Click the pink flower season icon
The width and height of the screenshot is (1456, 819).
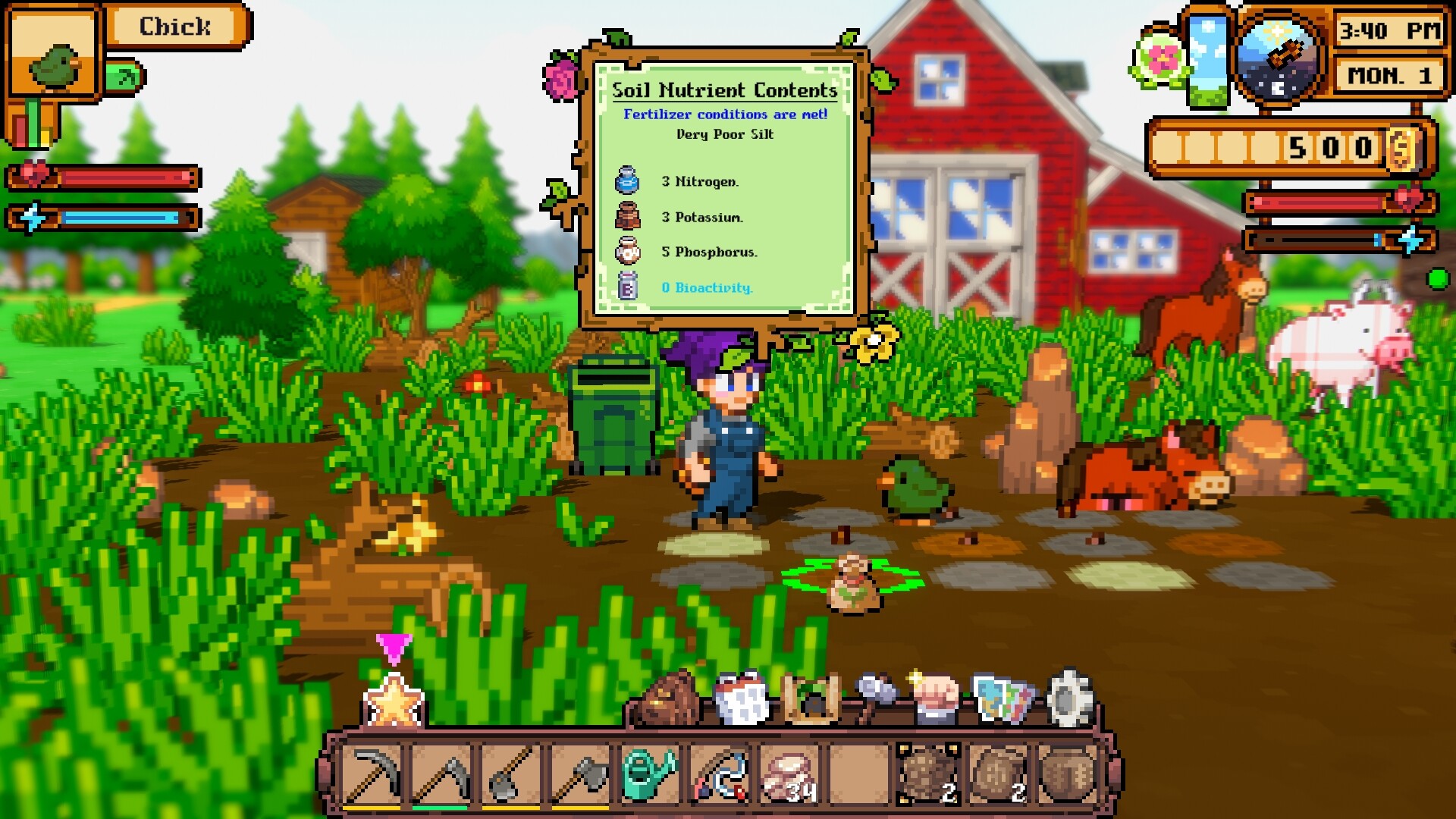click(x=1160, y=58)
